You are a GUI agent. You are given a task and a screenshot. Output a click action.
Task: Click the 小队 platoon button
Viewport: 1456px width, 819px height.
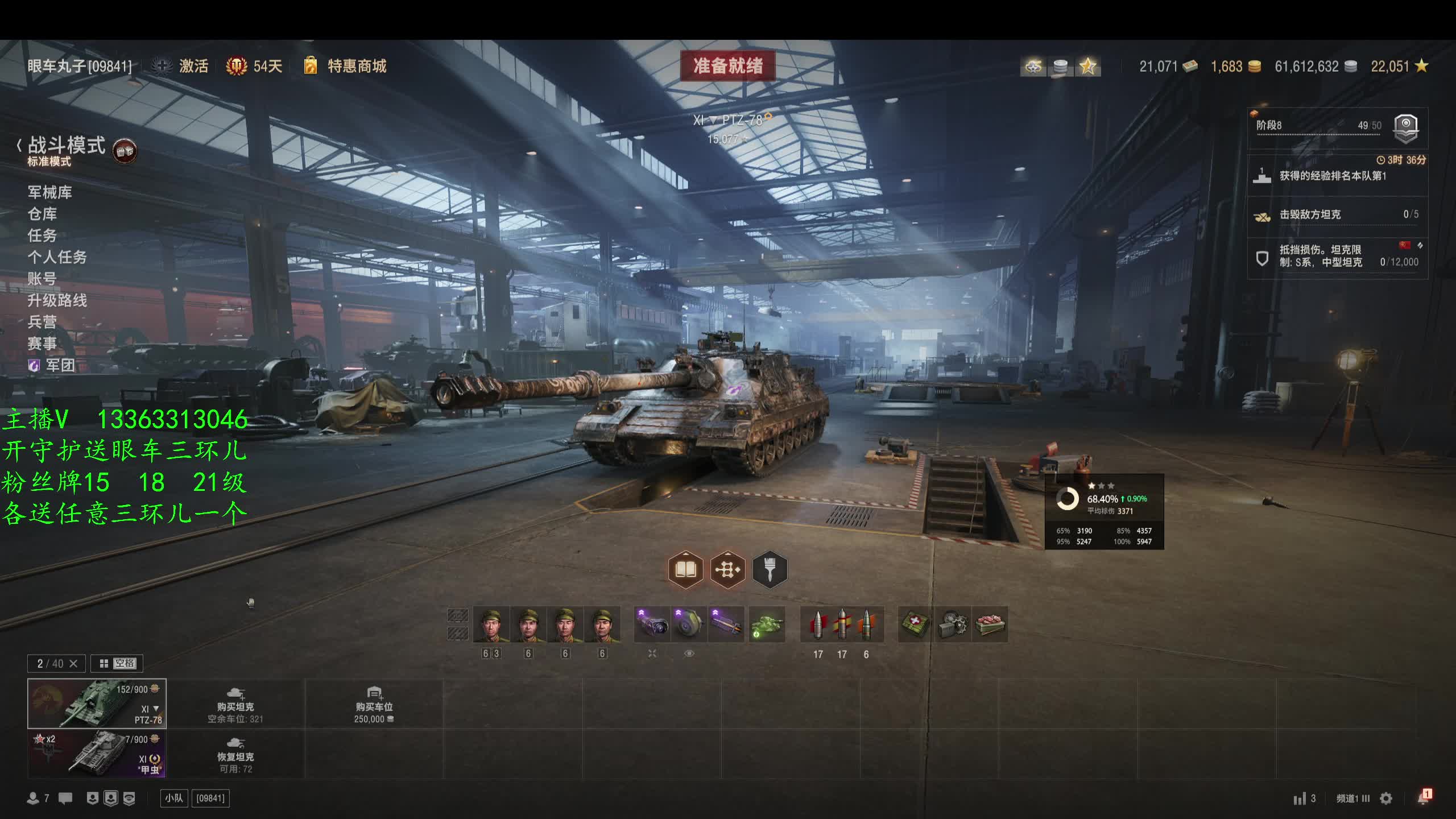tap(174, 799)
